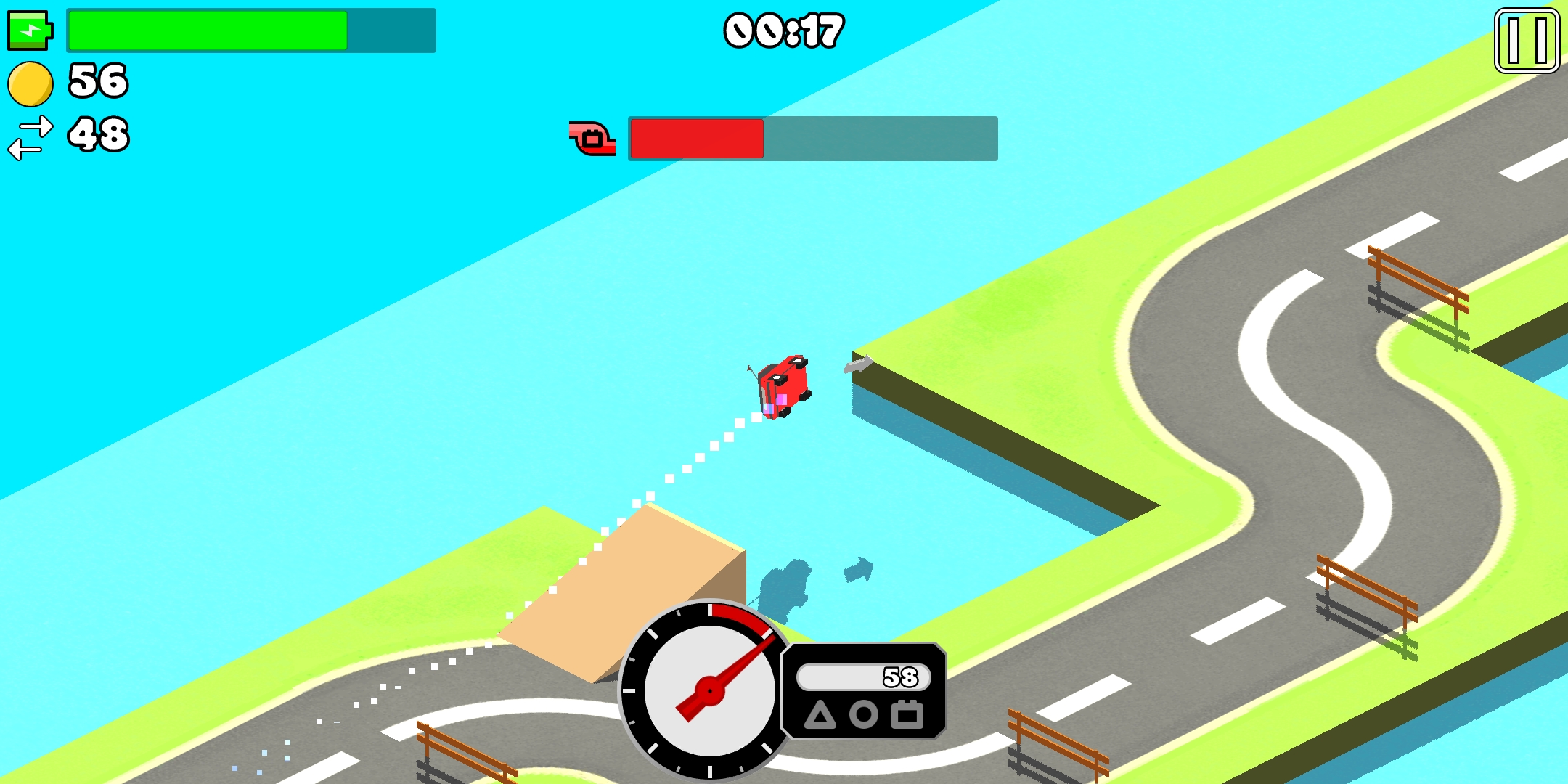Tap the counter showing 48
Viewport: 1568px width, 784px height.
pyautogui.click(x=98, y=132)
